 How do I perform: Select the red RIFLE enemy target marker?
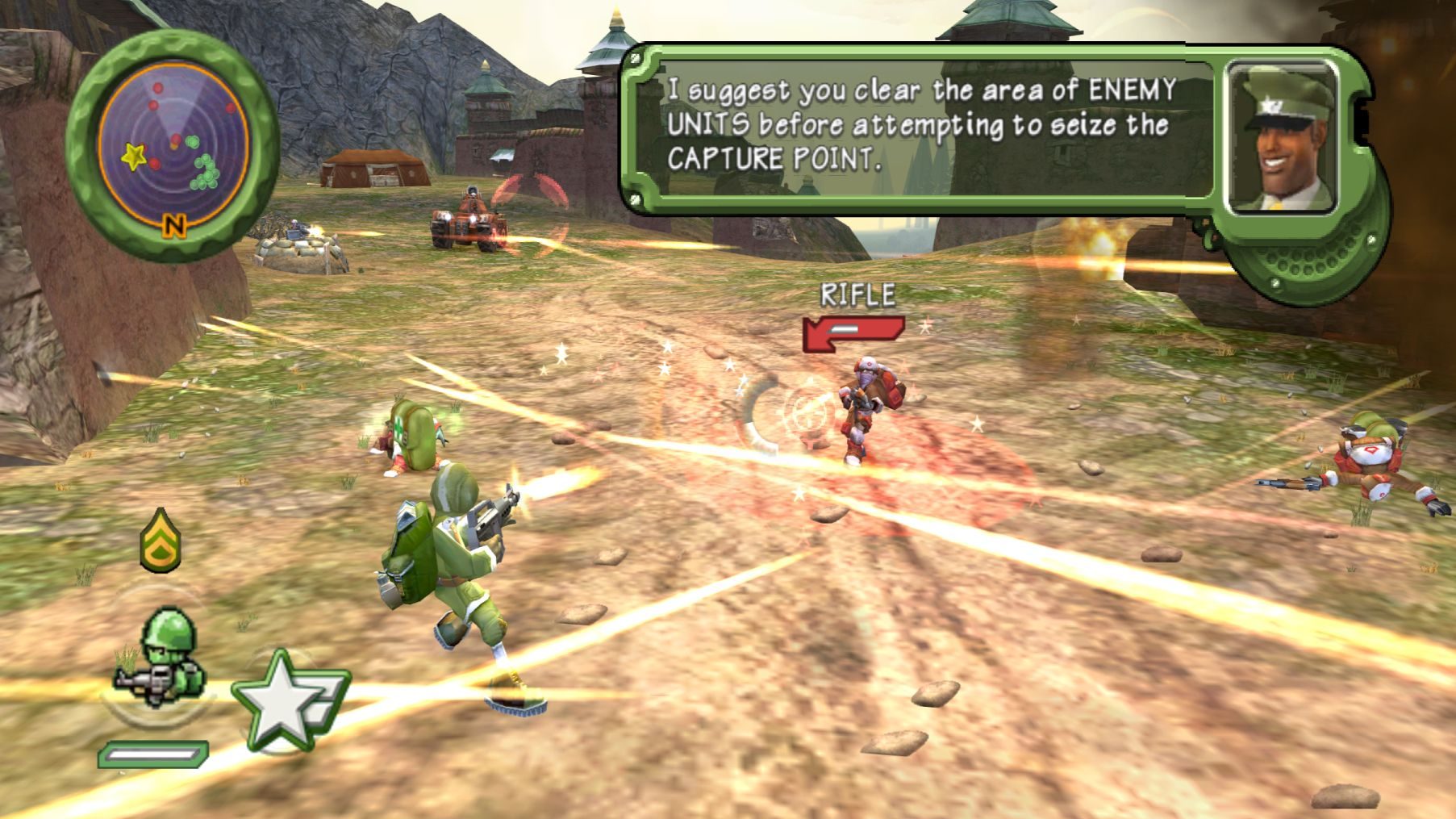[853, 332]
